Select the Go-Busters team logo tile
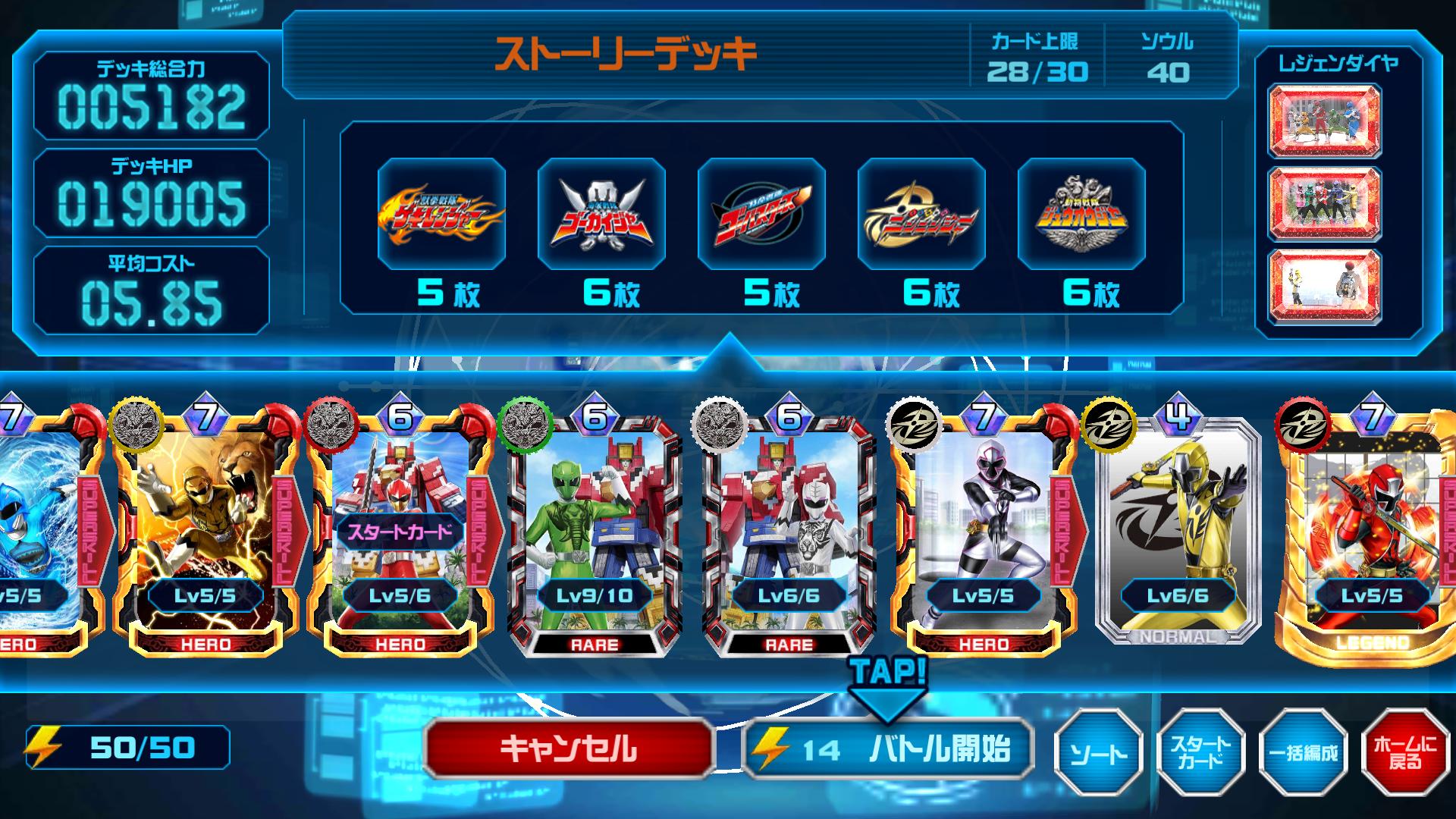The height and width of the screenshot is (819, 1456). point(761,214)
